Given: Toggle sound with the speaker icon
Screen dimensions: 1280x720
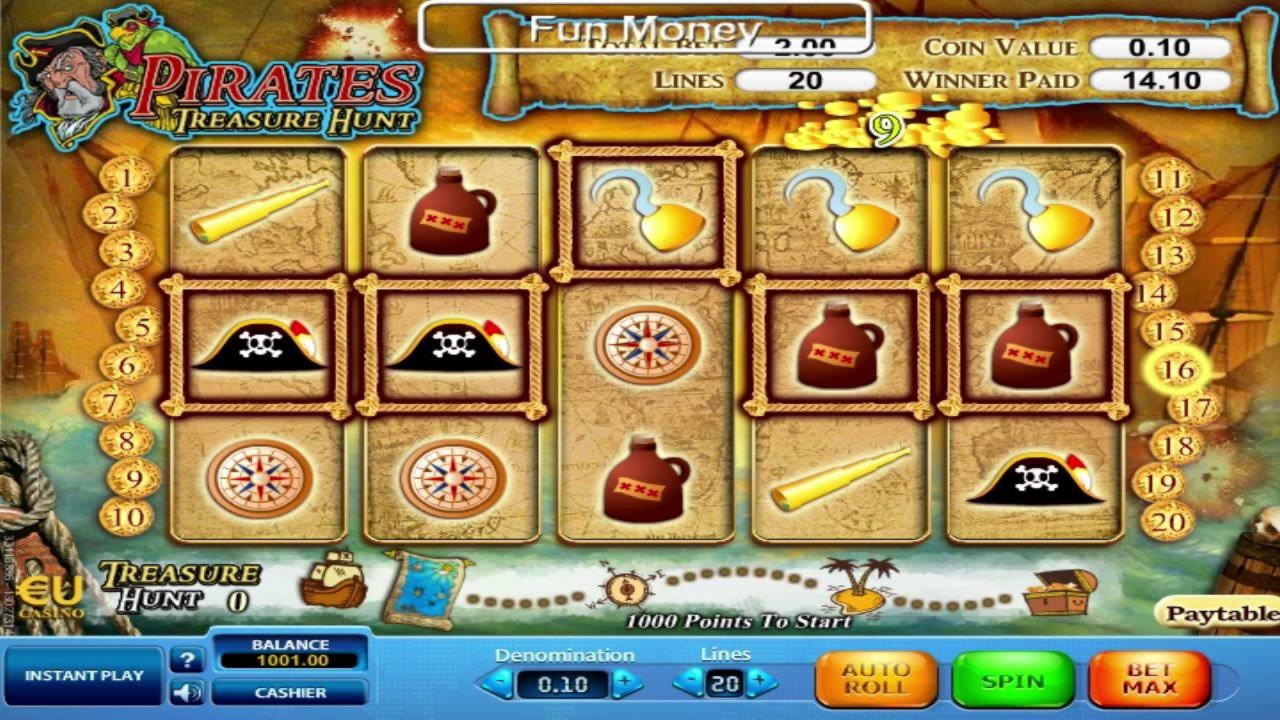Looking at the screenshot, I should point(186,692).
